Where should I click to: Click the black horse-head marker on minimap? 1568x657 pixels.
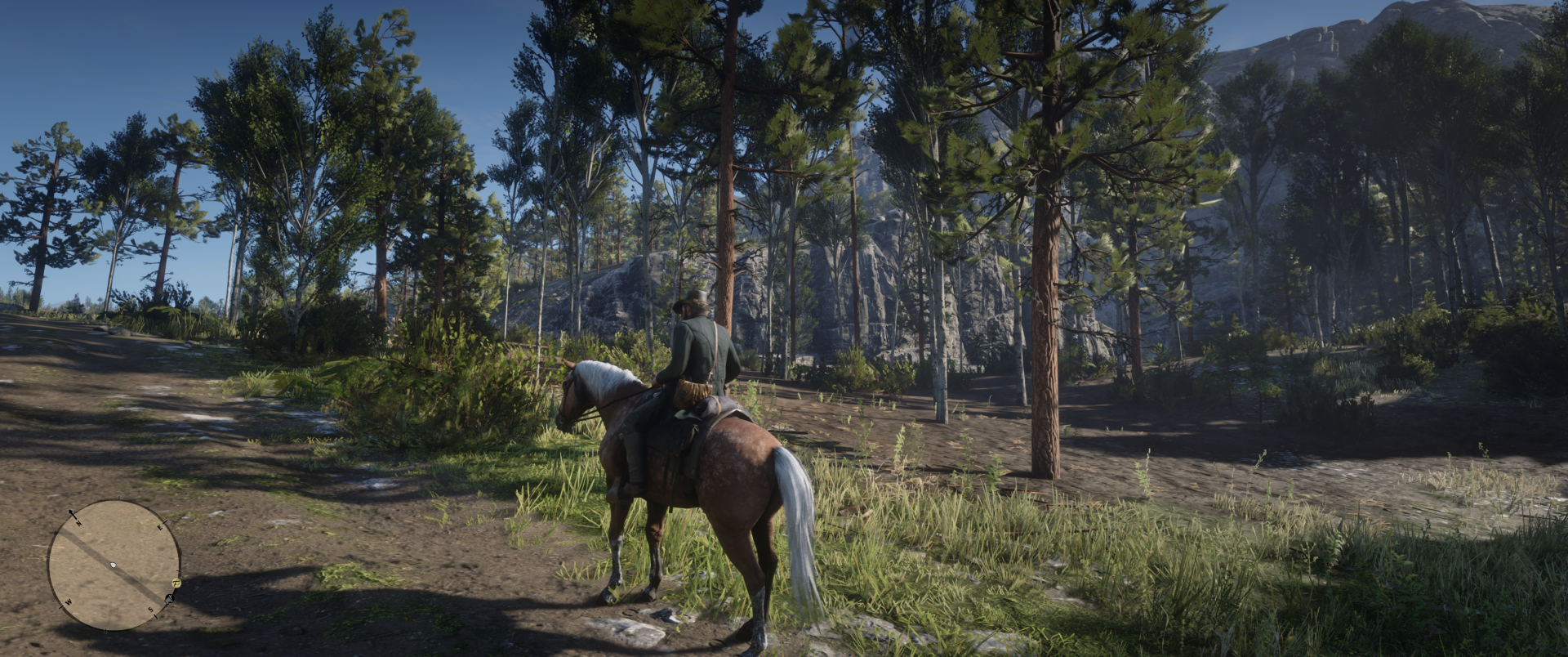click(x=169, y=598)
